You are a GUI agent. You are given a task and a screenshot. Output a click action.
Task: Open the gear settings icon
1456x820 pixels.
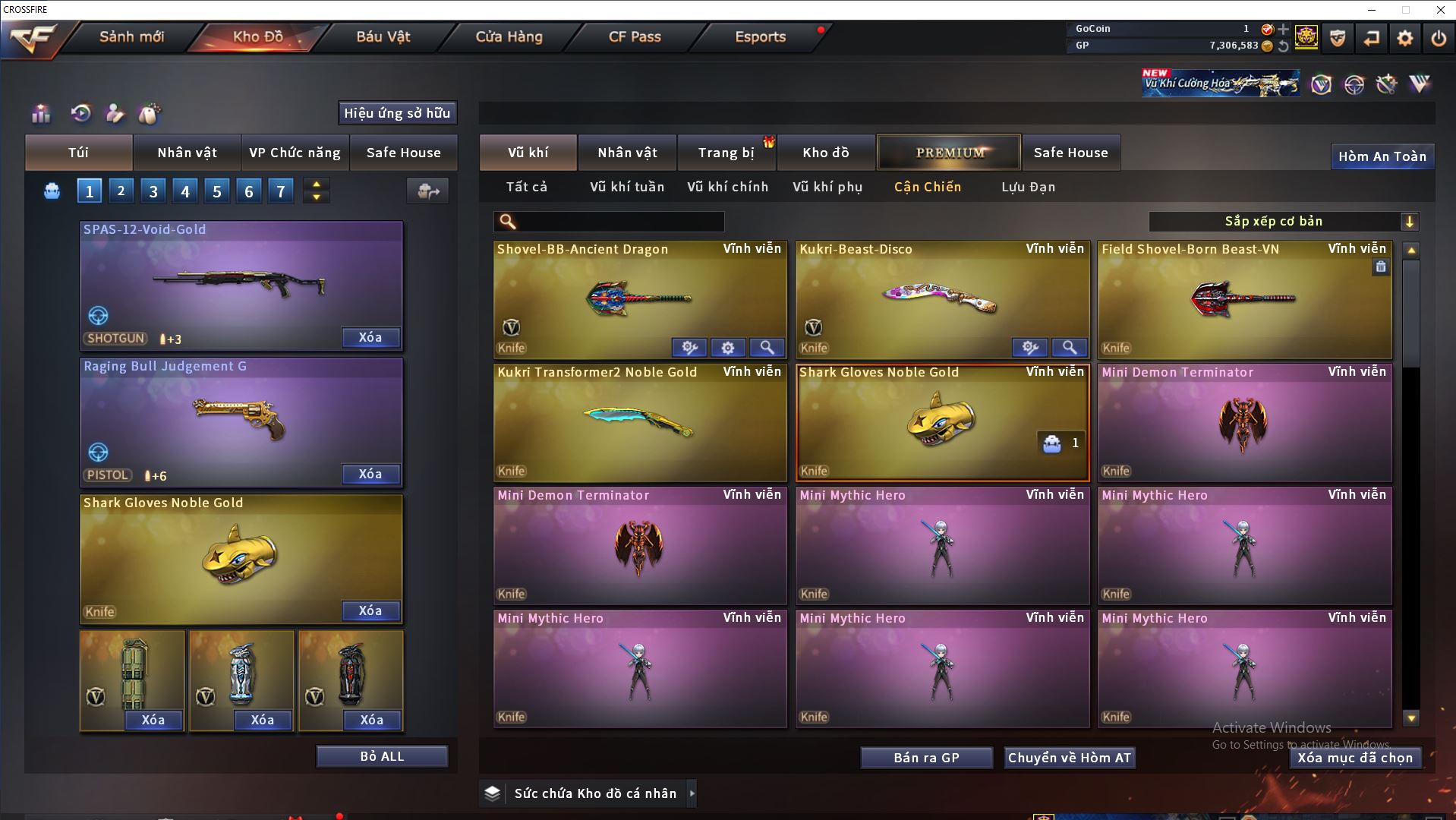(1405, 38)
